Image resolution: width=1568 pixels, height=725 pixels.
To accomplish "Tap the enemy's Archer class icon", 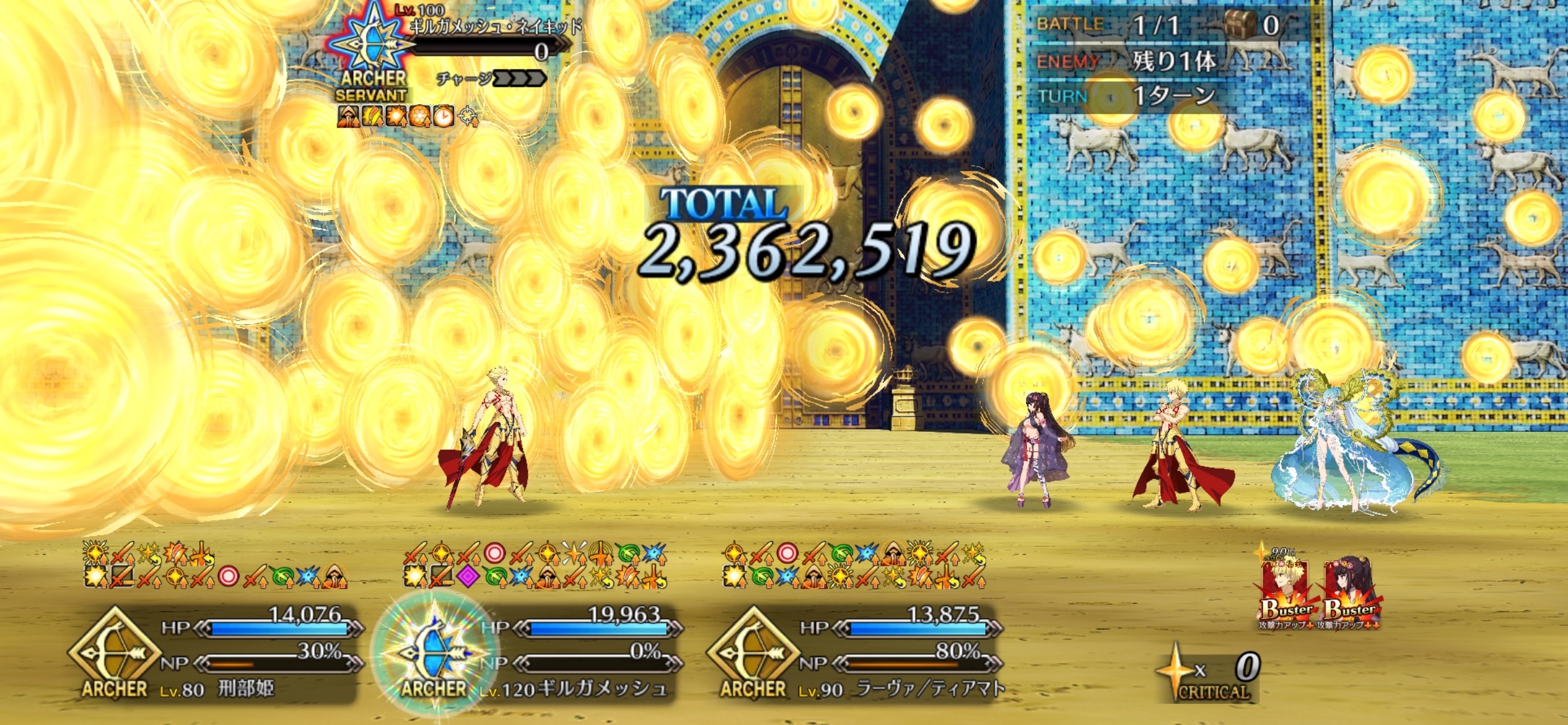I will point(370,42).
